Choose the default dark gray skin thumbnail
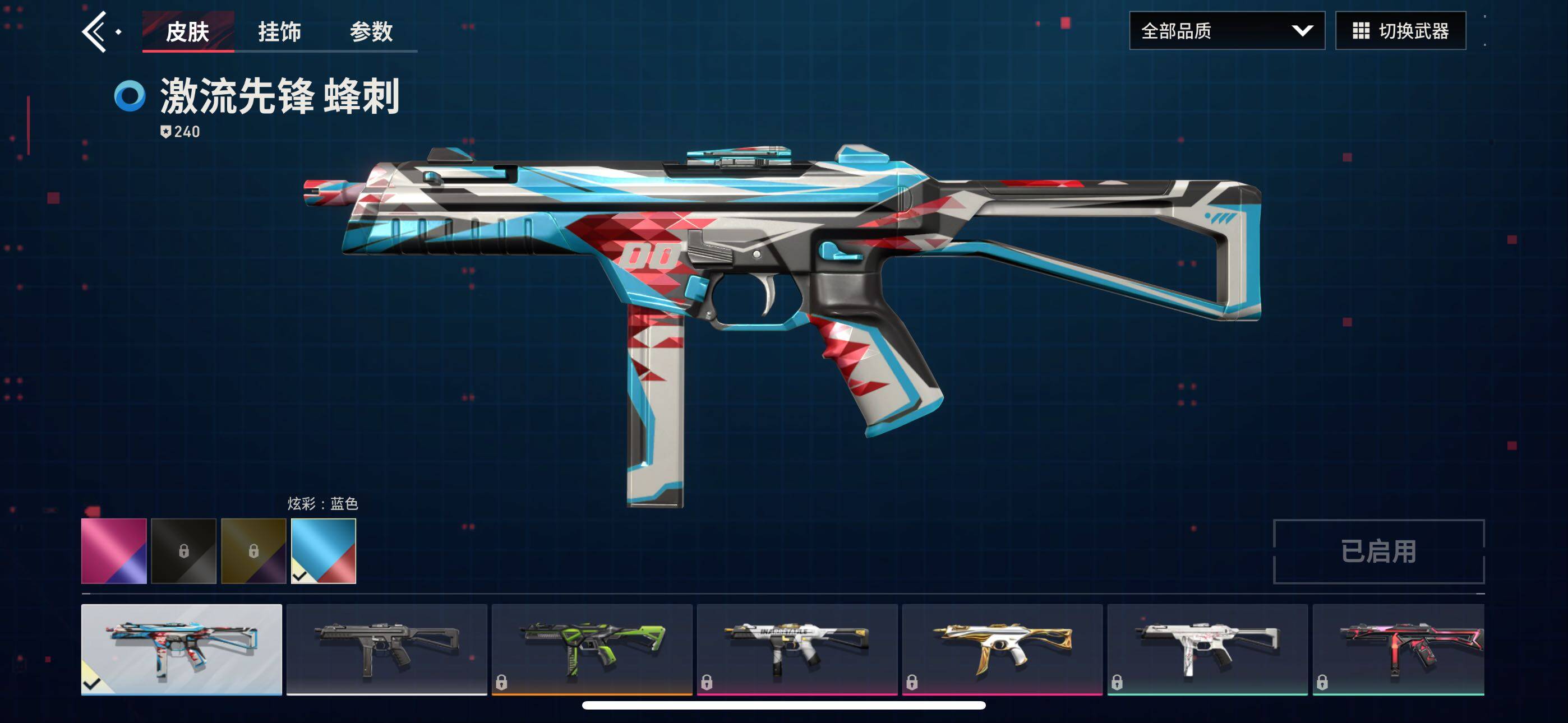 pyautogui.click(x=386, y=649)
